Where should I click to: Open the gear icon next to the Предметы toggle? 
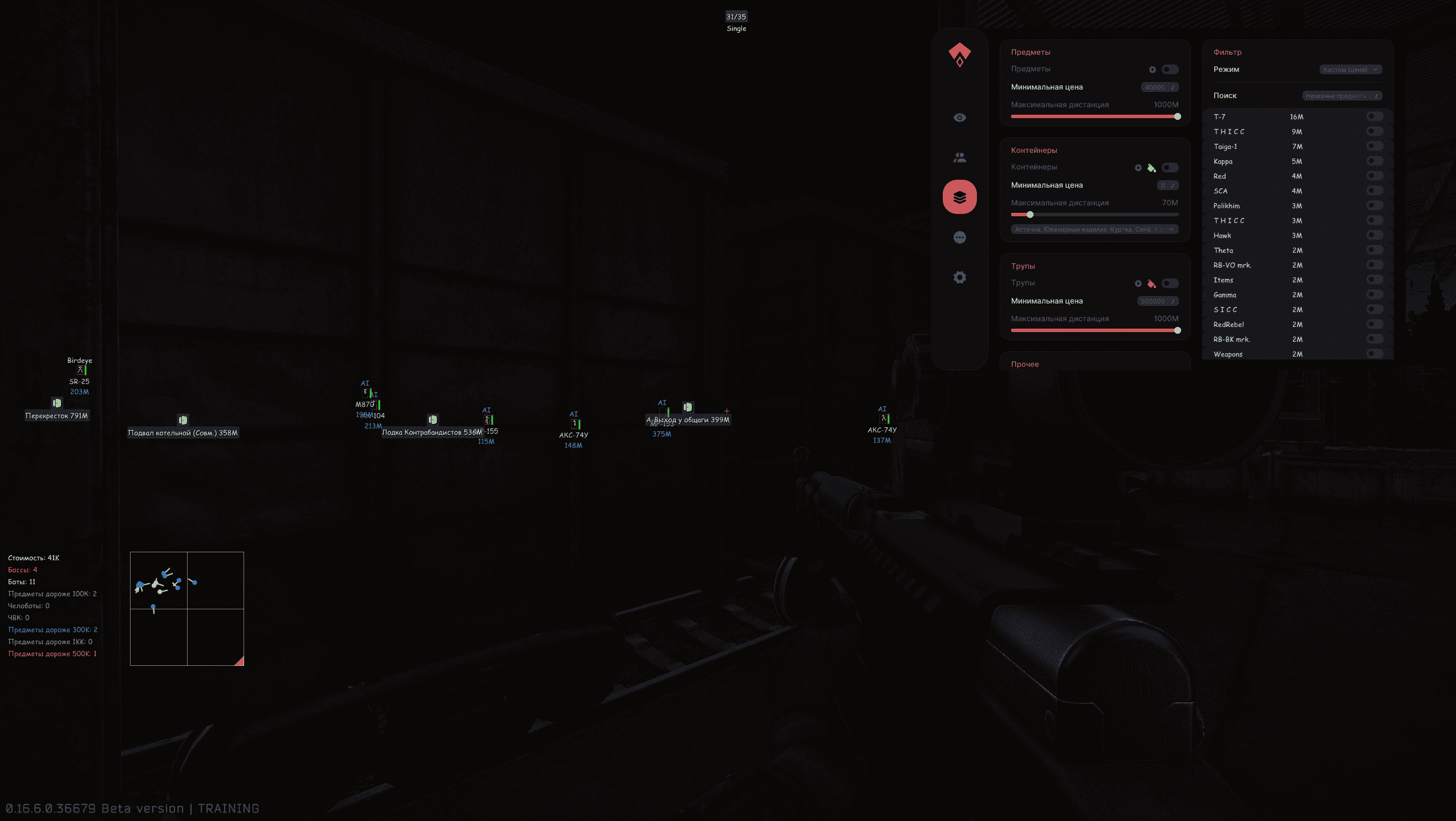1153,69
